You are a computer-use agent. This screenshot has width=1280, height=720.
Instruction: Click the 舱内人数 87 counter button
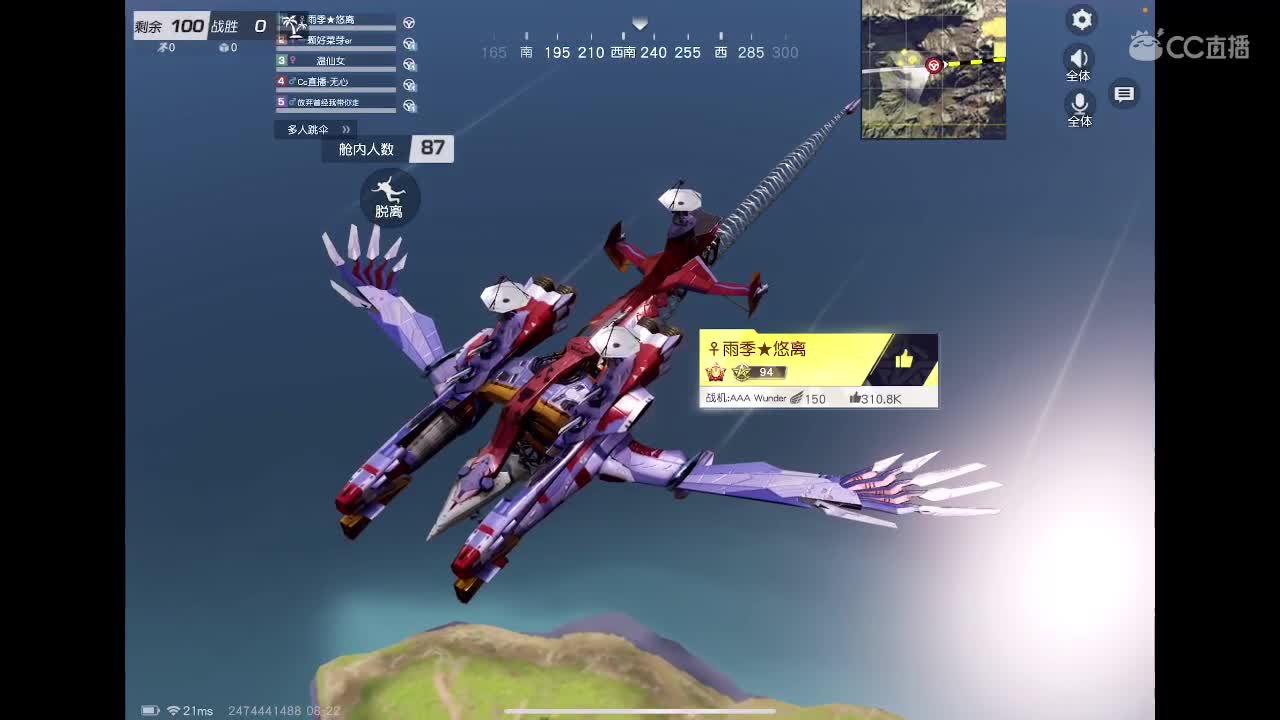(x=388, y=148)
